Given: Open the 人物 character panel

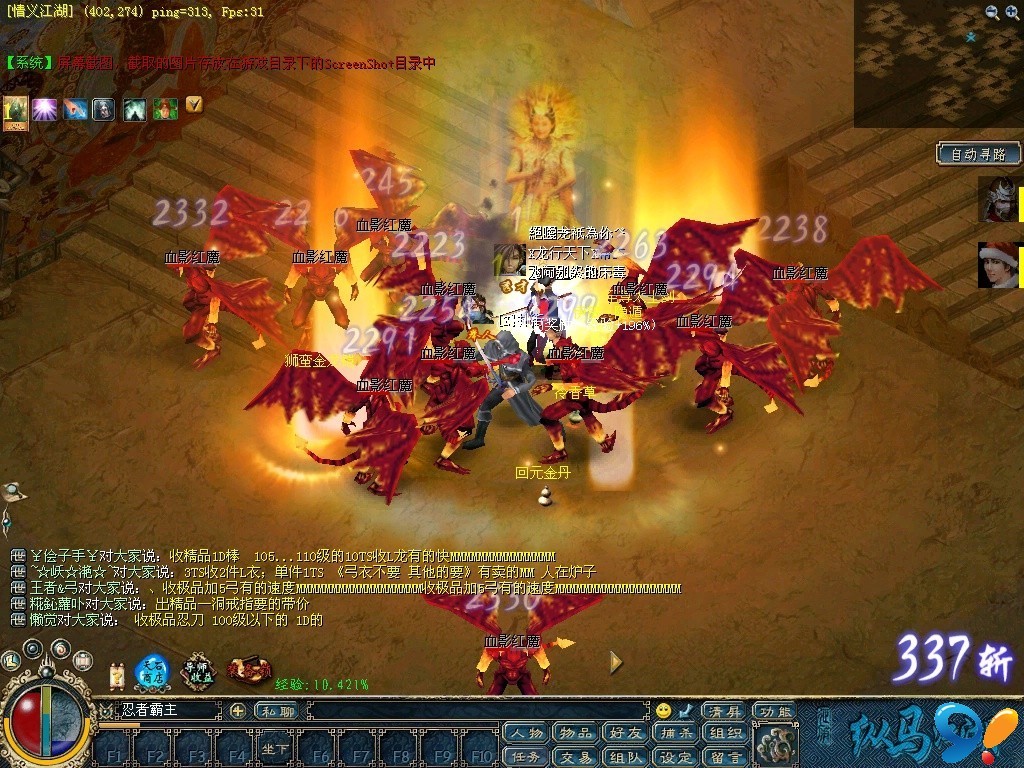Looking at the screenshot, I should pos(527,734).
